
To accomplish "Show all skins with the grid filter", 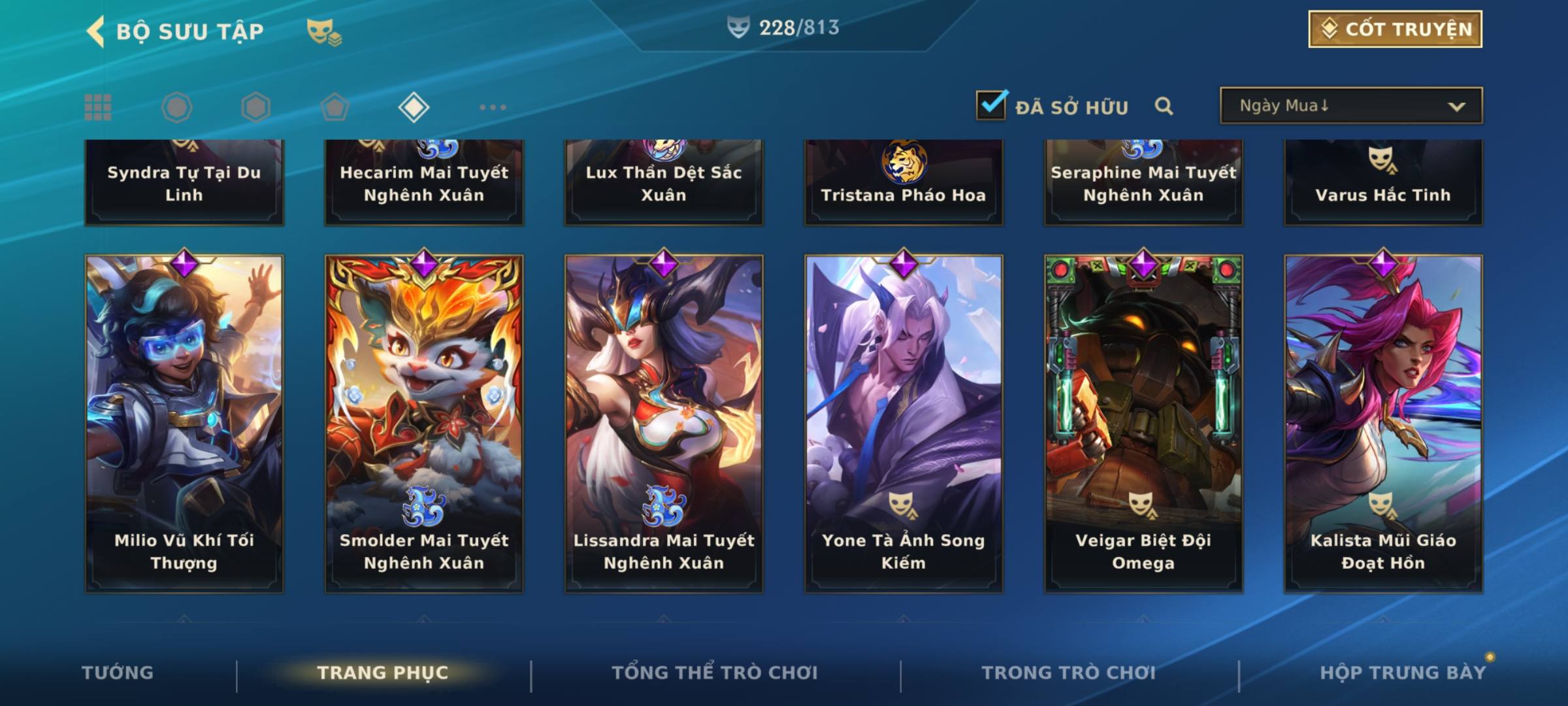I will coord(98,107).
